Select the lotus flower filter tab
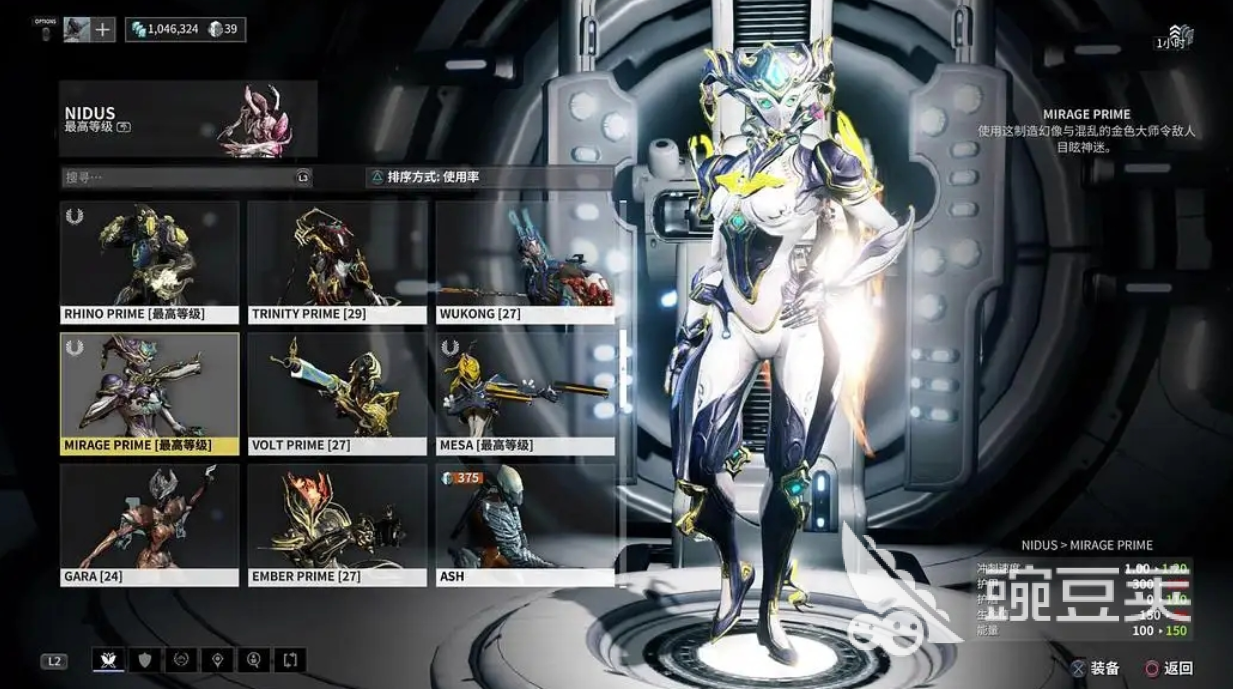The image size is (1233, 689). (x=108, y=660)
